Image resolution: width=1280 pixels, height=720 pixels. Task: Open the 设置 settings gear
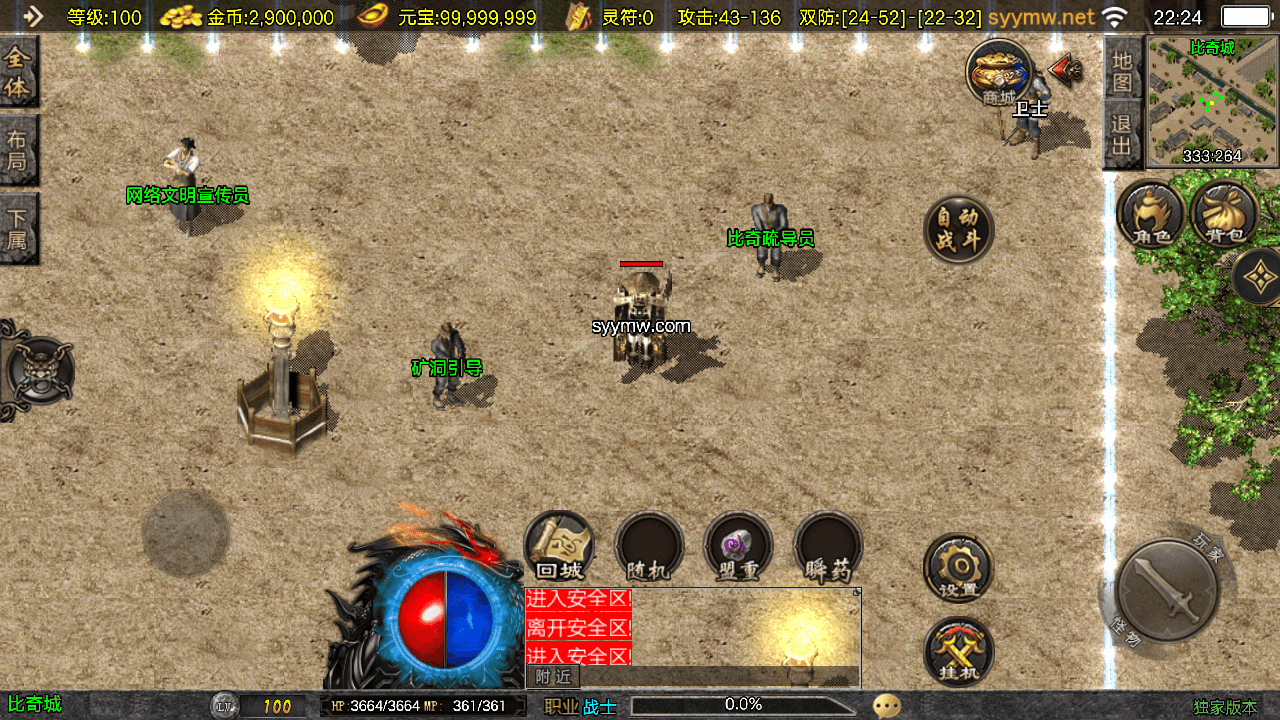coord(958,567)
